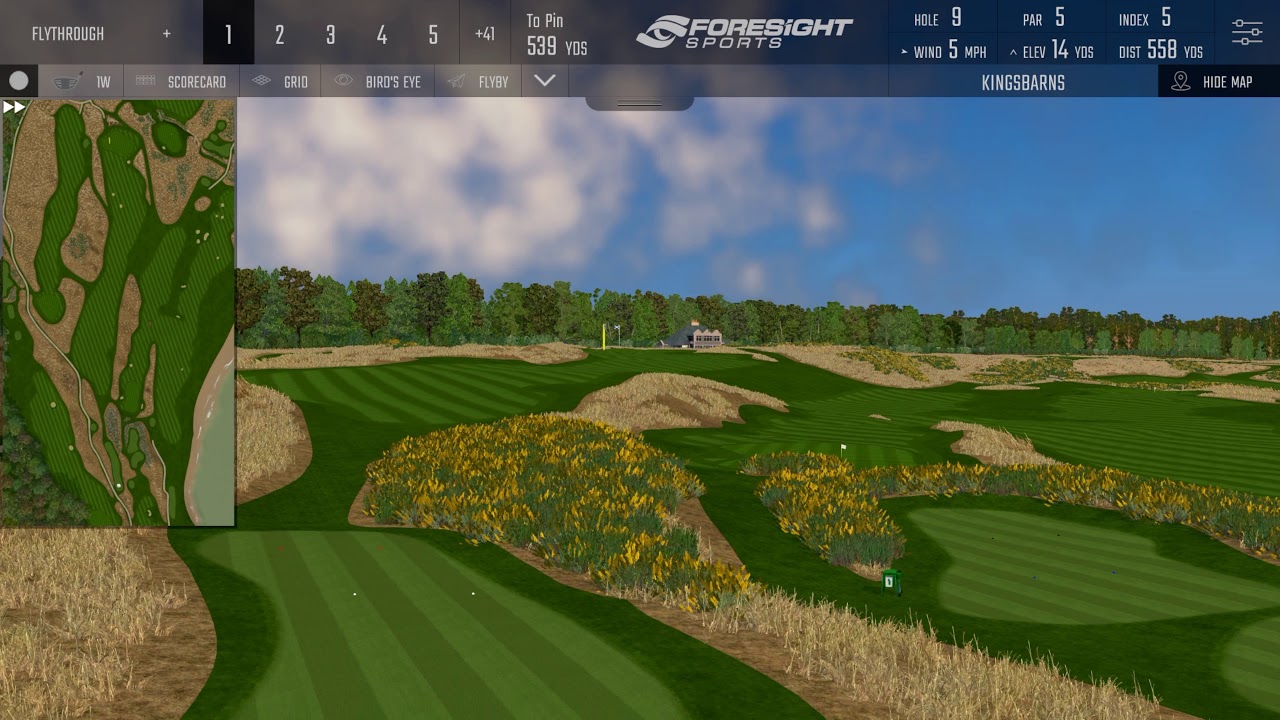This screenshot has width=1280, height=720.
Task: Pull down the top center panel handle
Action: [639, 103]
